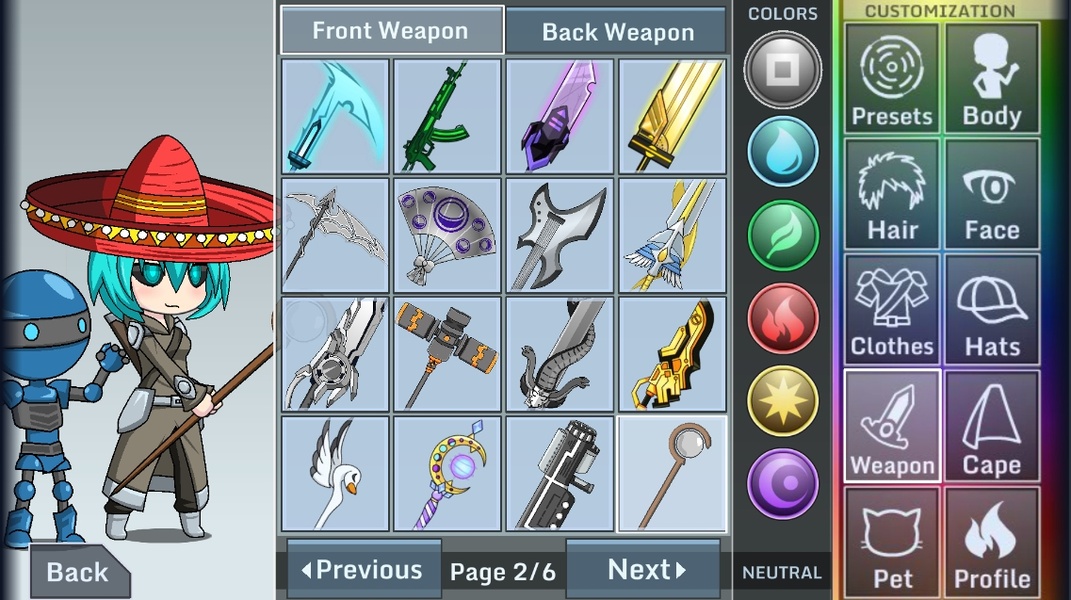
Task: Go Back to the previous screen
Action: pos(77,572)
